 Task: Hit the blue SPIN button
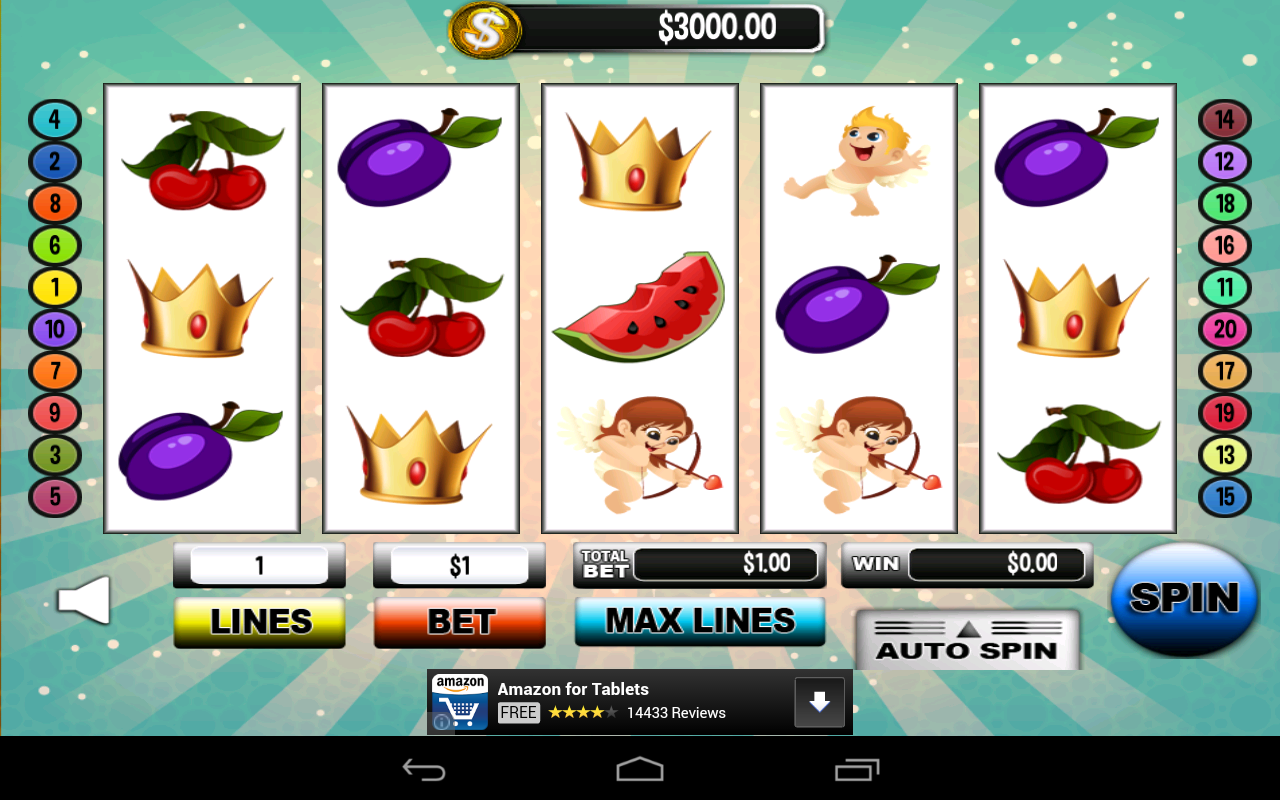(x=1185, y=598)
